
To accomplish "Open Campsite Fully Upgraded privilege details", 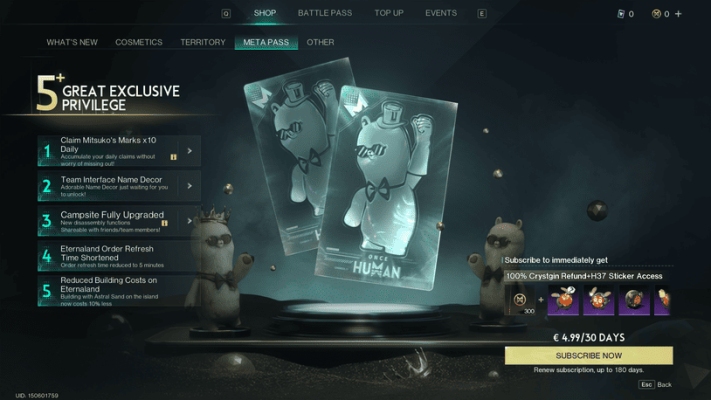I will point(119,219).
